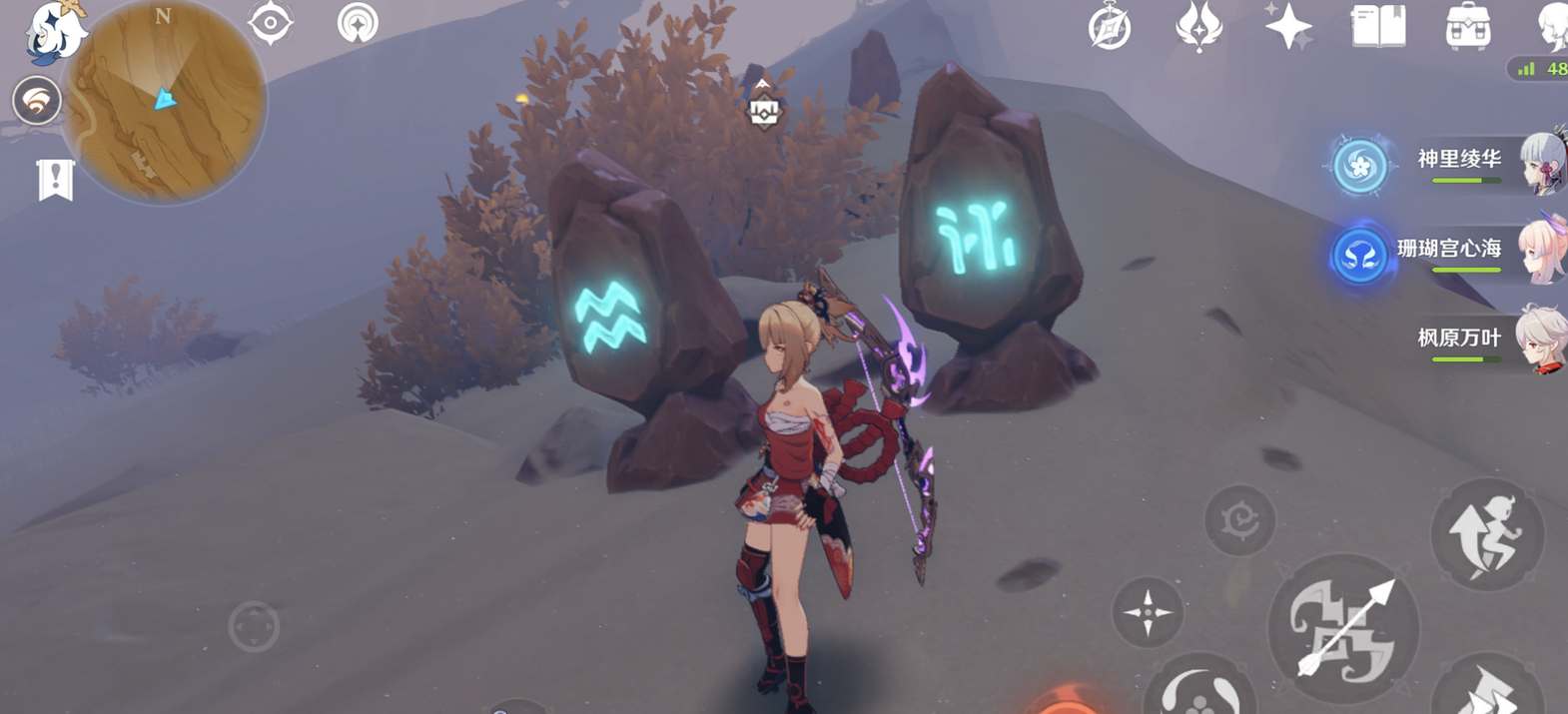The height and width of the screenshot is (714, 1568).
Task: Switch to character 枫原万叶
Action: point(1459,339)
